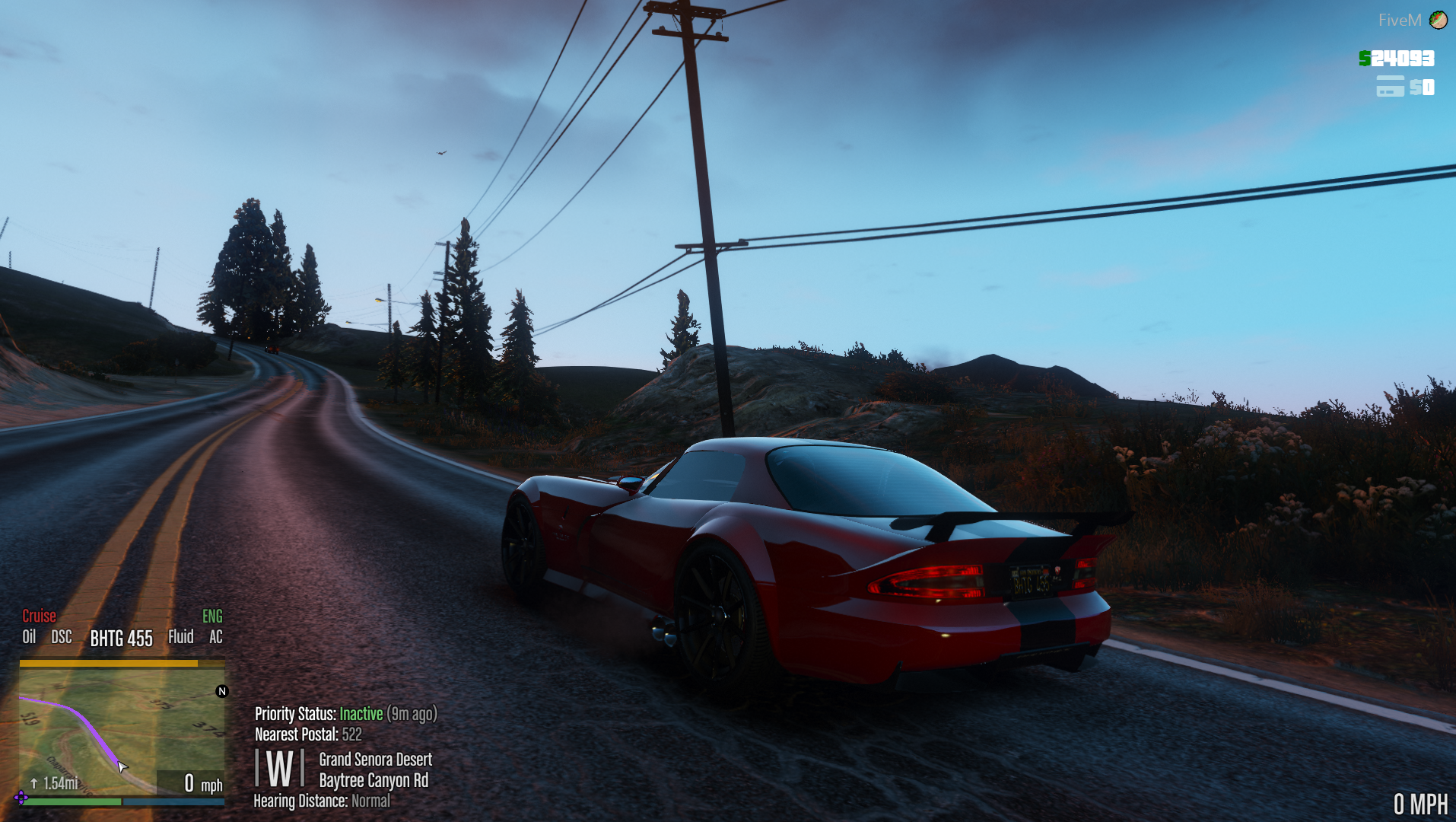Screen dimensions: 1456x822
Task: Click the Oil status indicator
Action: point(29,637)
